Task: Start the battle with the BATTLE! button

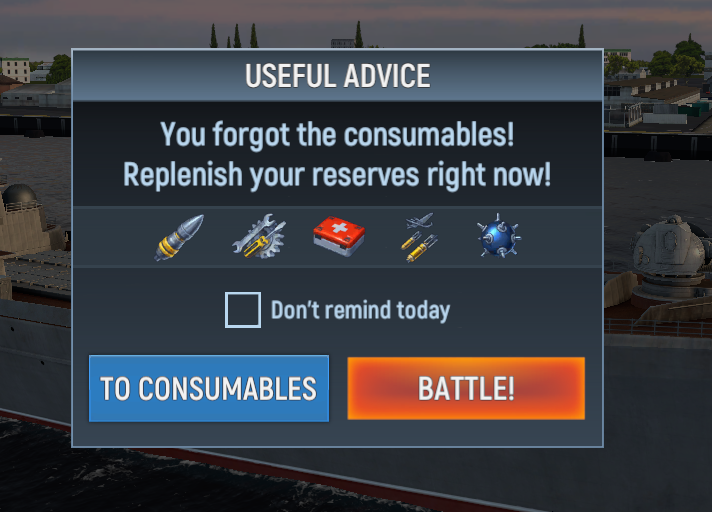Action: [466, 388]
